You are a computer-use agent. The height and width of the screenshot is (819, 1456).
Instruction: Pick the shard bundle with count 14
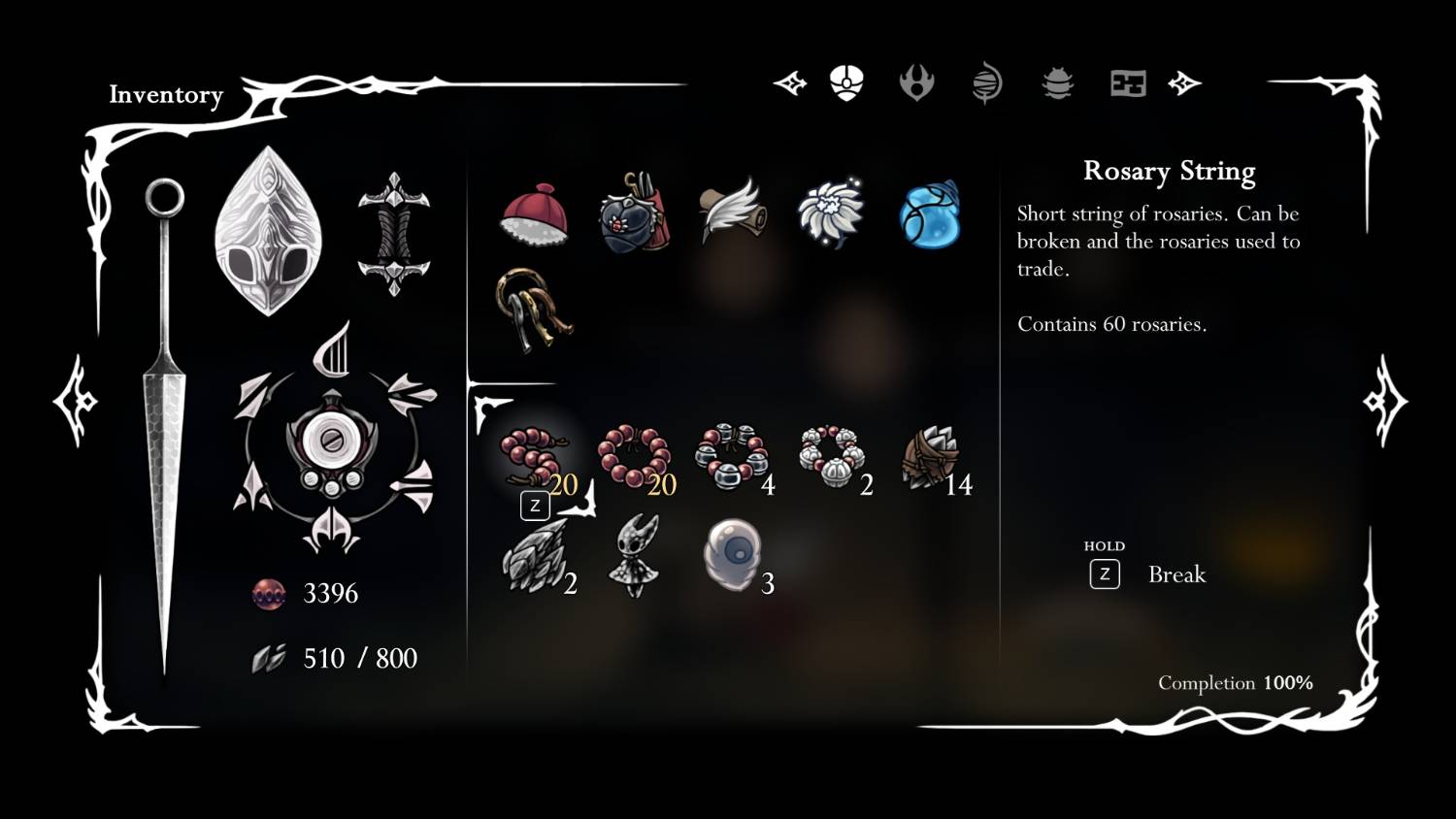(x=931, y=457)
